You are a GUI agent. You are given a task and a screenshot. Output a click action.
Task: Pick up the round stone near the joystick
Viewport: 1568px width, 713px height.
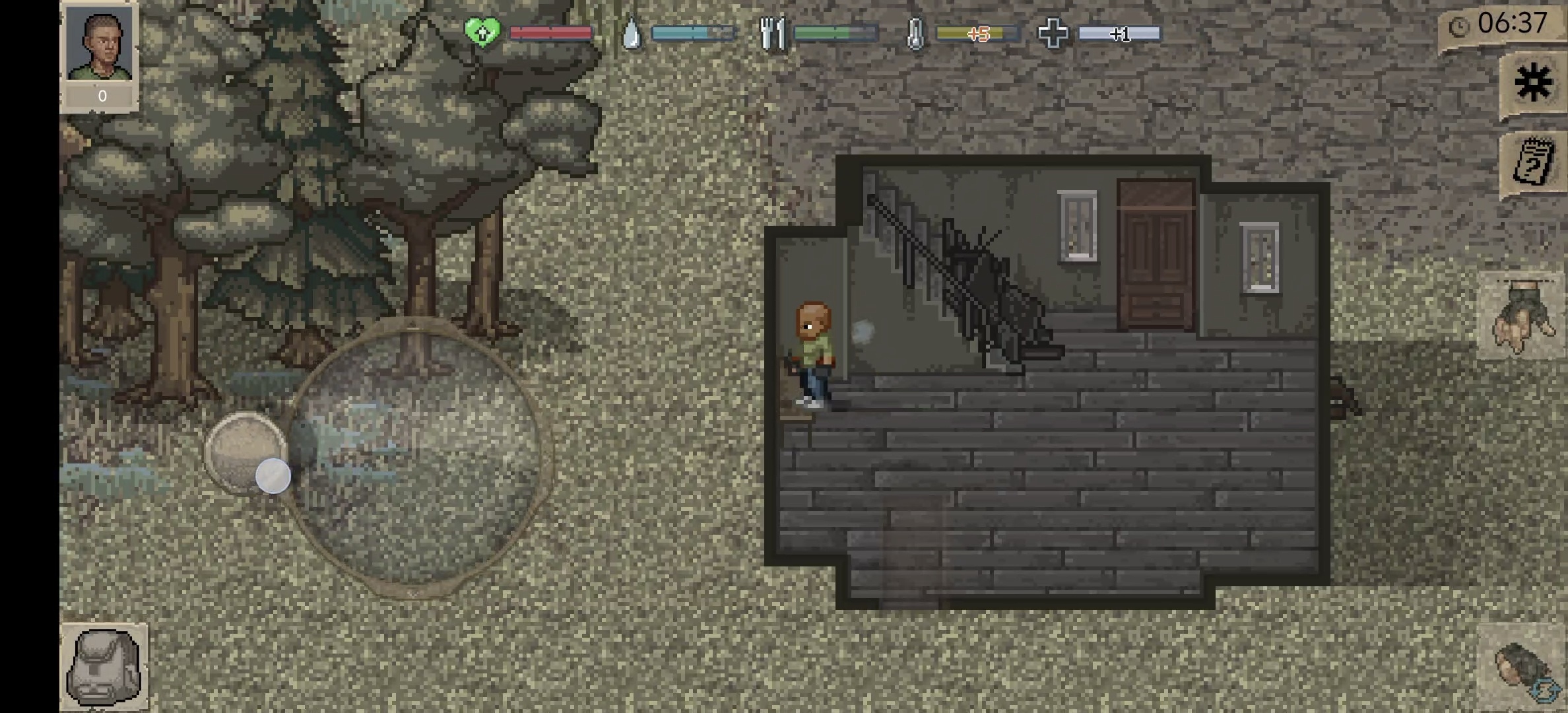click(245, 456)
